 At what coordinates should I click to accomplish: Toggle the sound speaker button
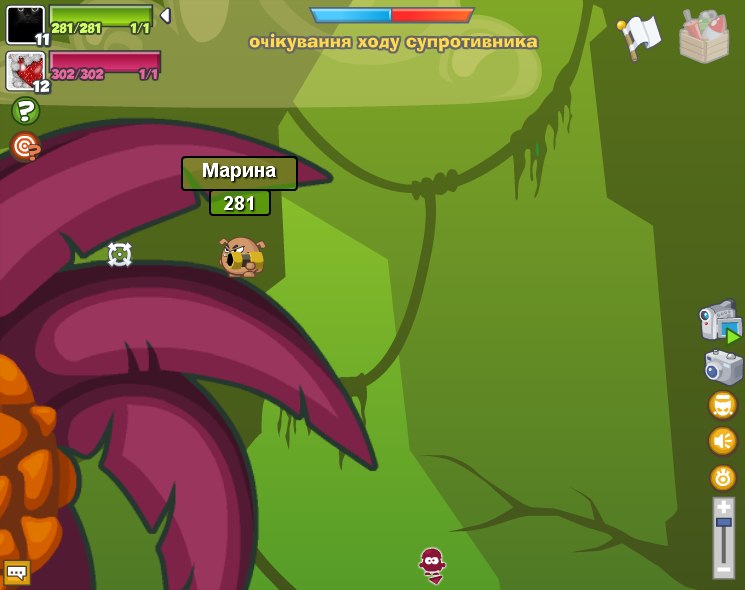(x=722, y=441)
